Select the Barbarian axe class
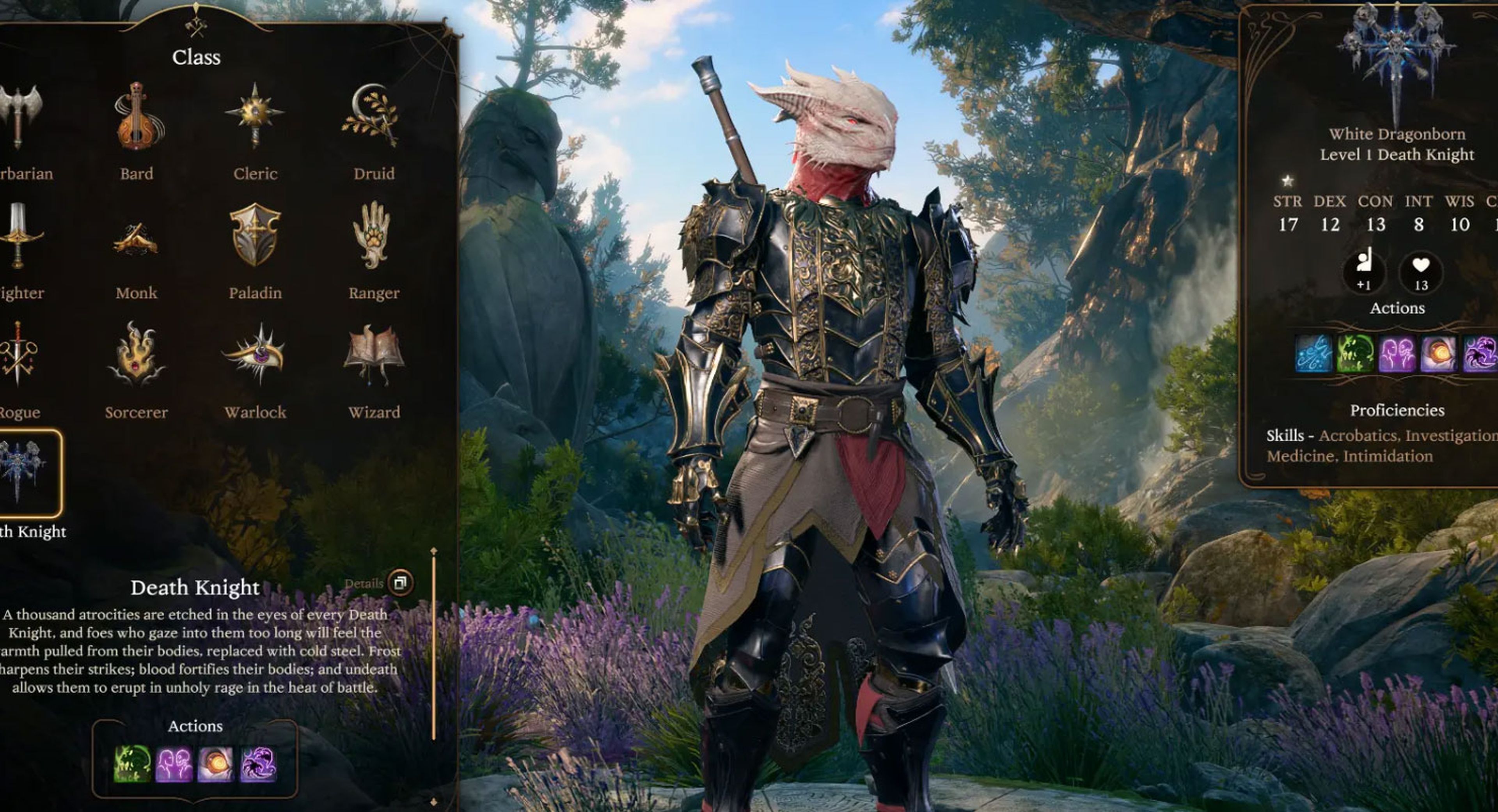The width and height of the screenshot is (1498, 812). point(20,117)
